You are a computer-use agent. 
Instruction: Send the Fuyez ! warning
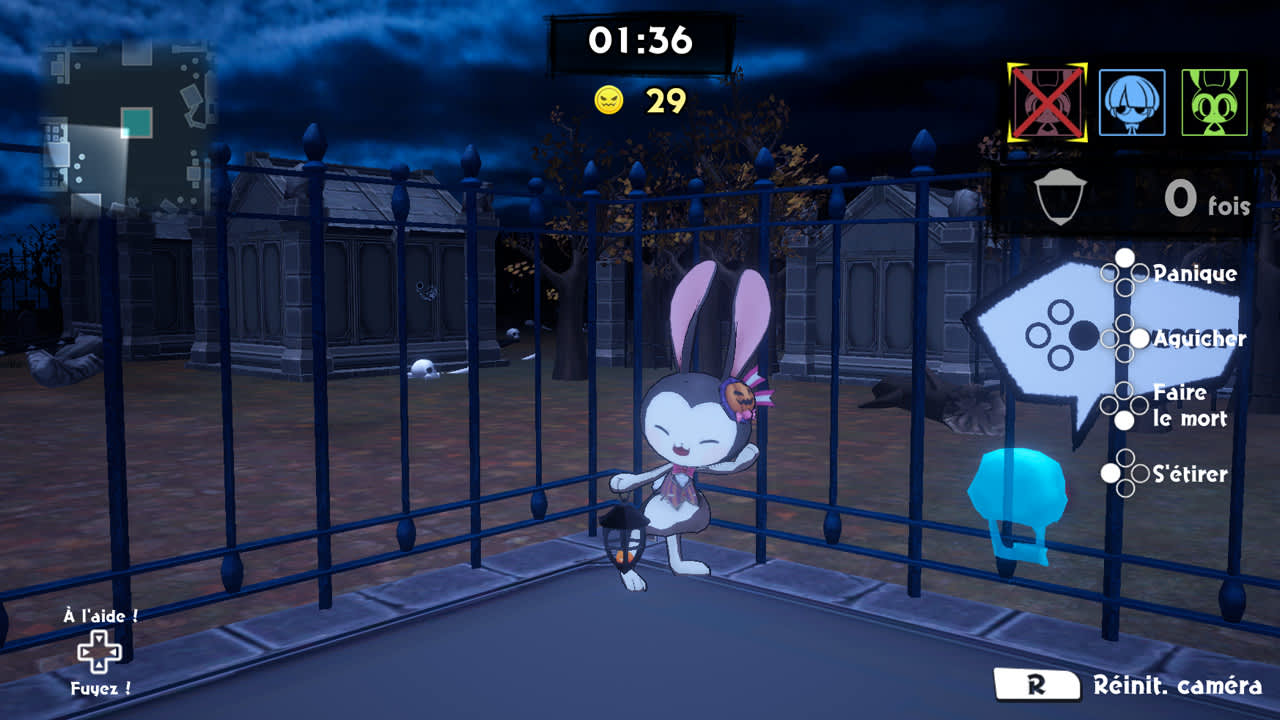coord(100,689)
